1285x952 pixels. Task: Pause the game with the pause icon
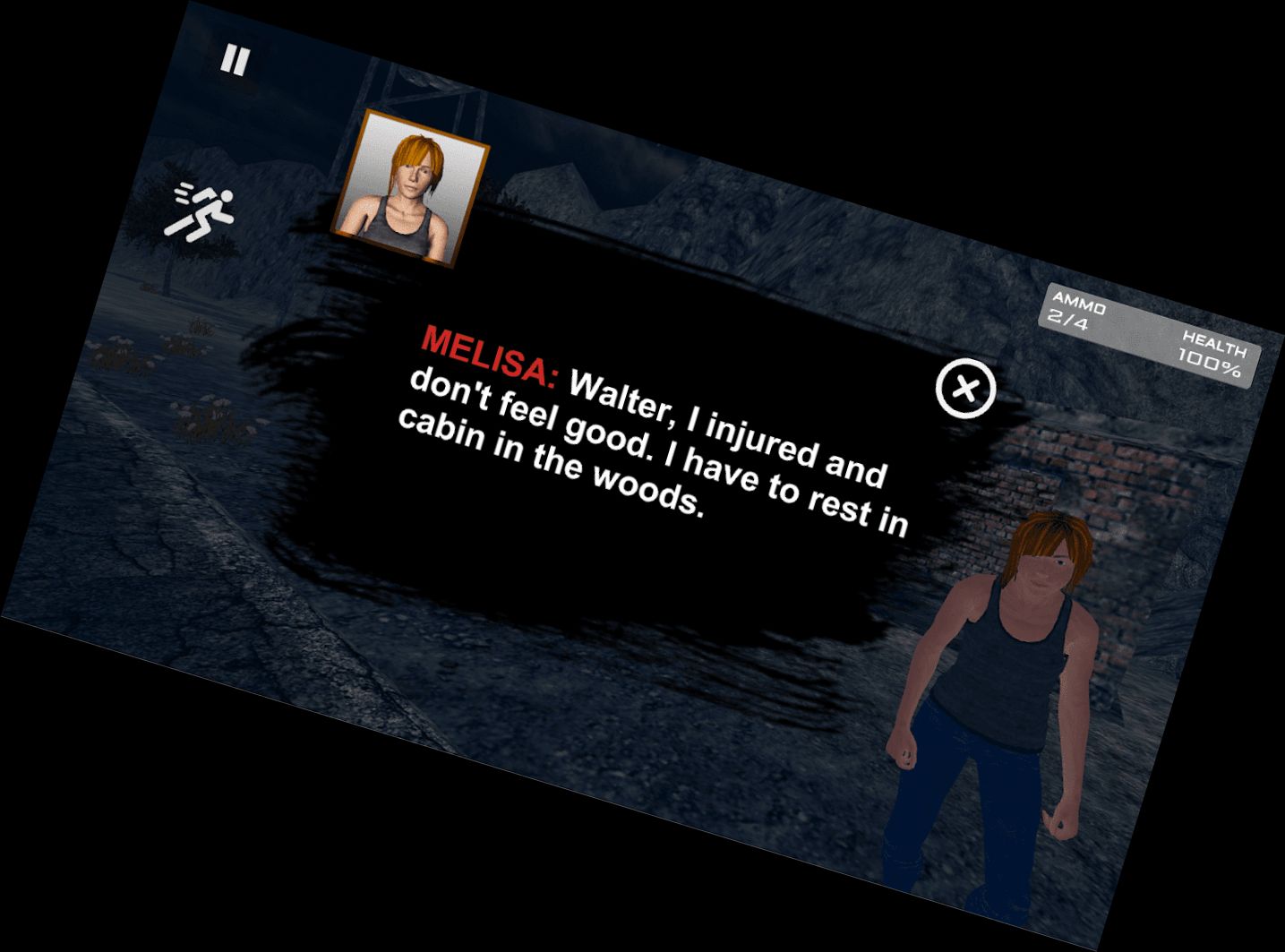pos(235,61)
